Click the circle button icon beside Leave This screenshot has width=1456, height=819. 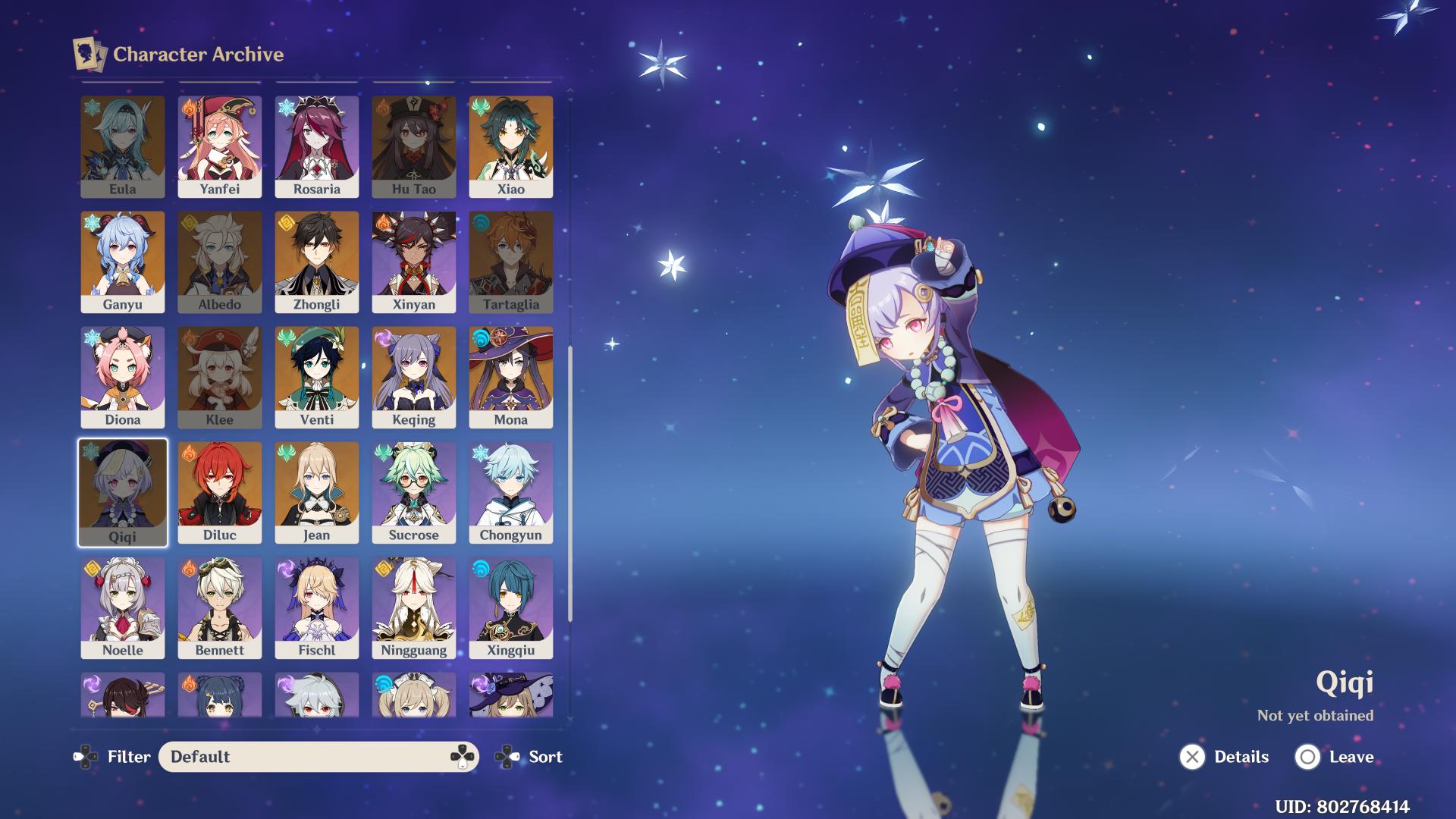click(x=1307, y=757)
